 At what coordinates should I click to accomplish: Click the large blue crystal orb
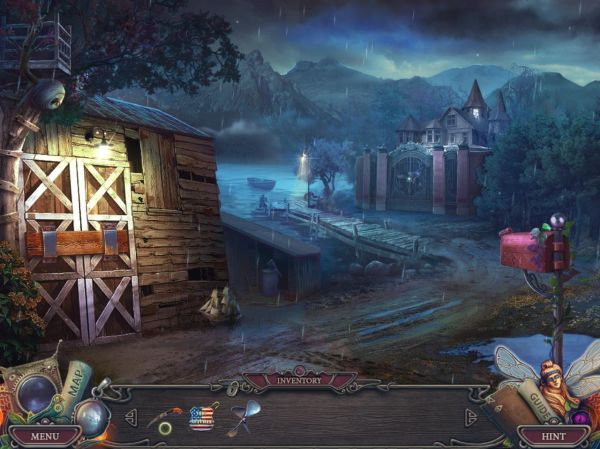(36, 392)
